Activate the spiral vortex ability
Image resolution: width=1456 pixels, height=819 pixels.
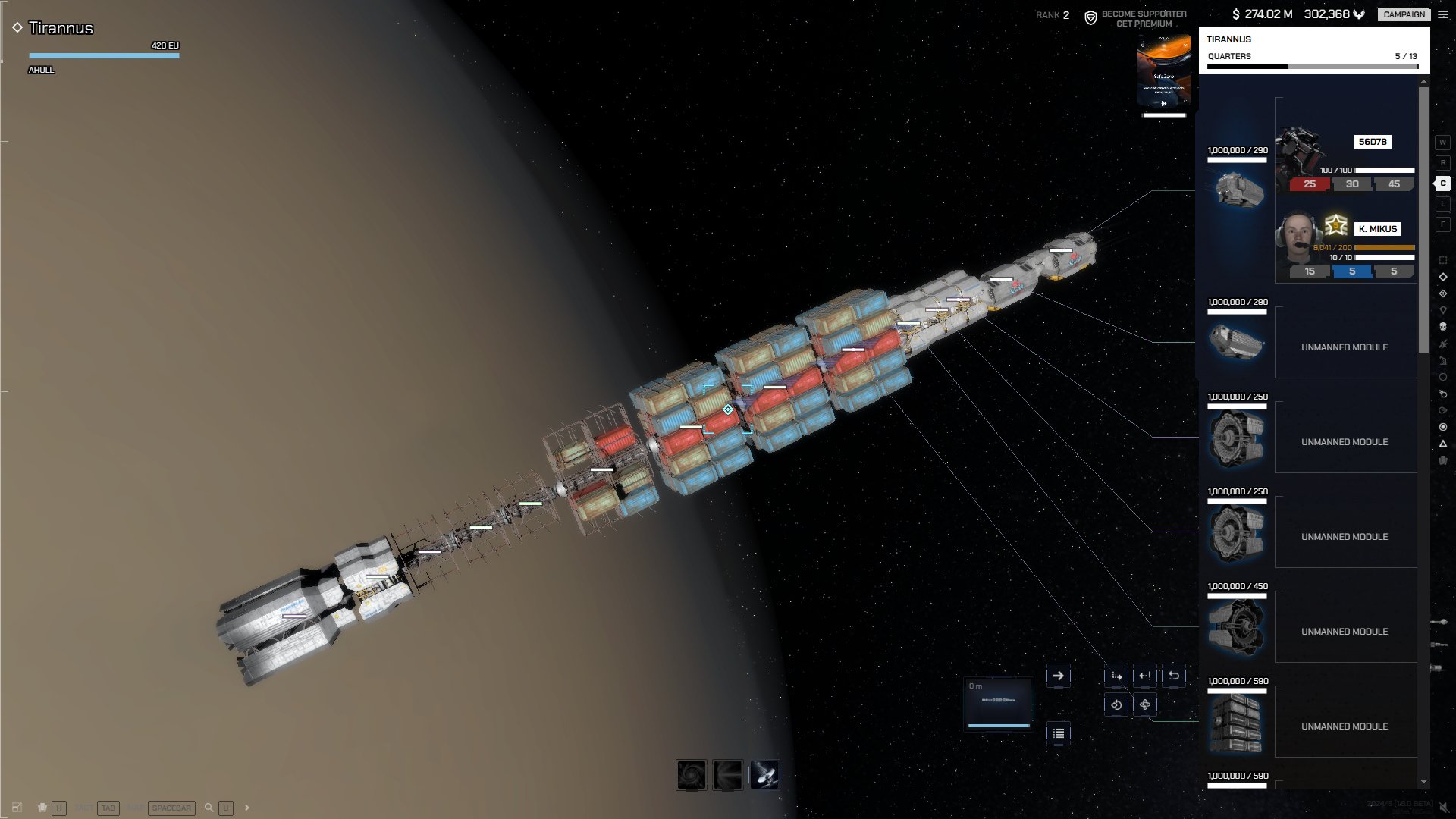pos(692,775)
